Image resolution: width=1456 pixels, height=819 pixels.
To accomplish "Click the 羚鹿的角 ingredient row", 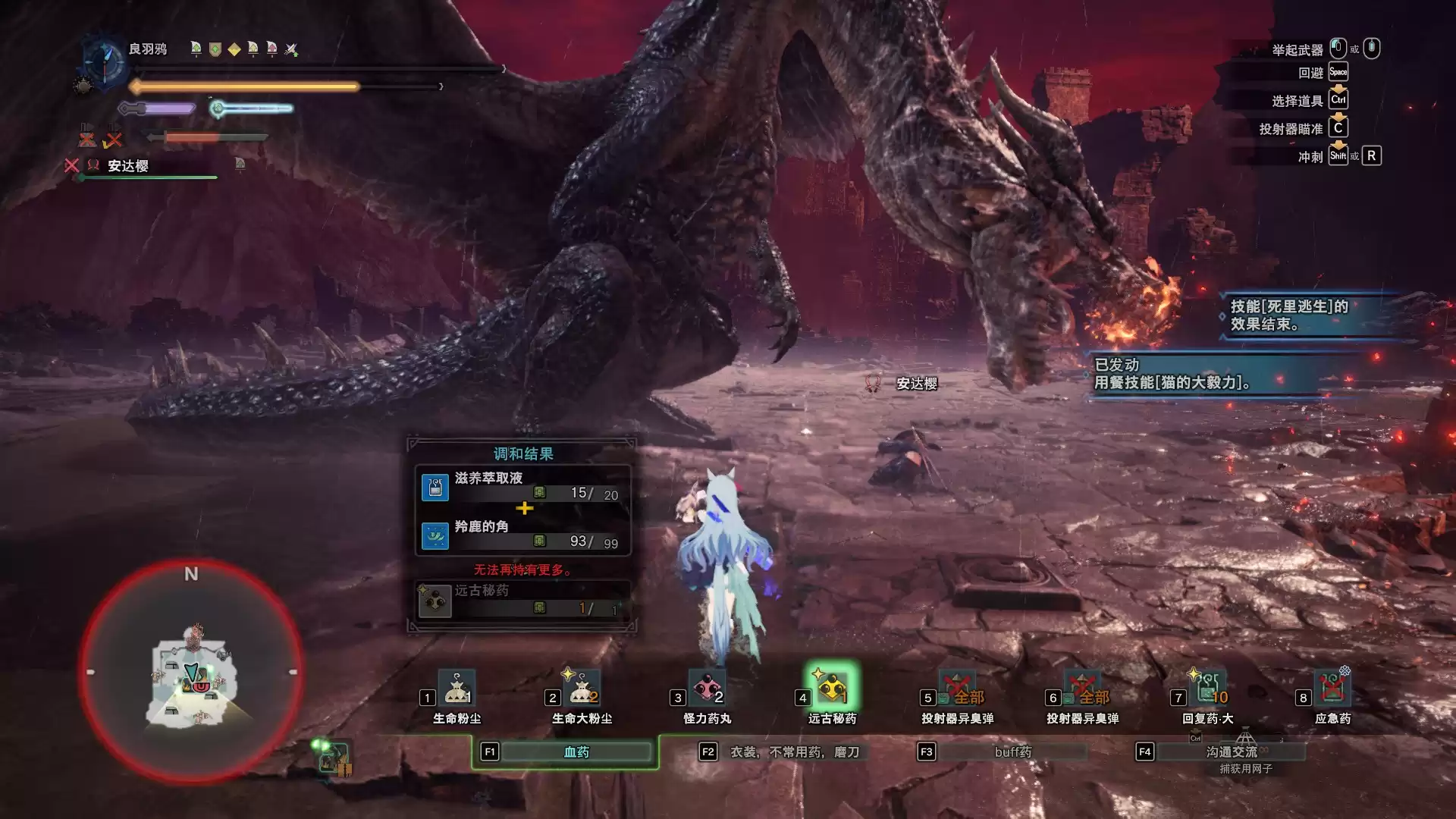I will [522, 535].
